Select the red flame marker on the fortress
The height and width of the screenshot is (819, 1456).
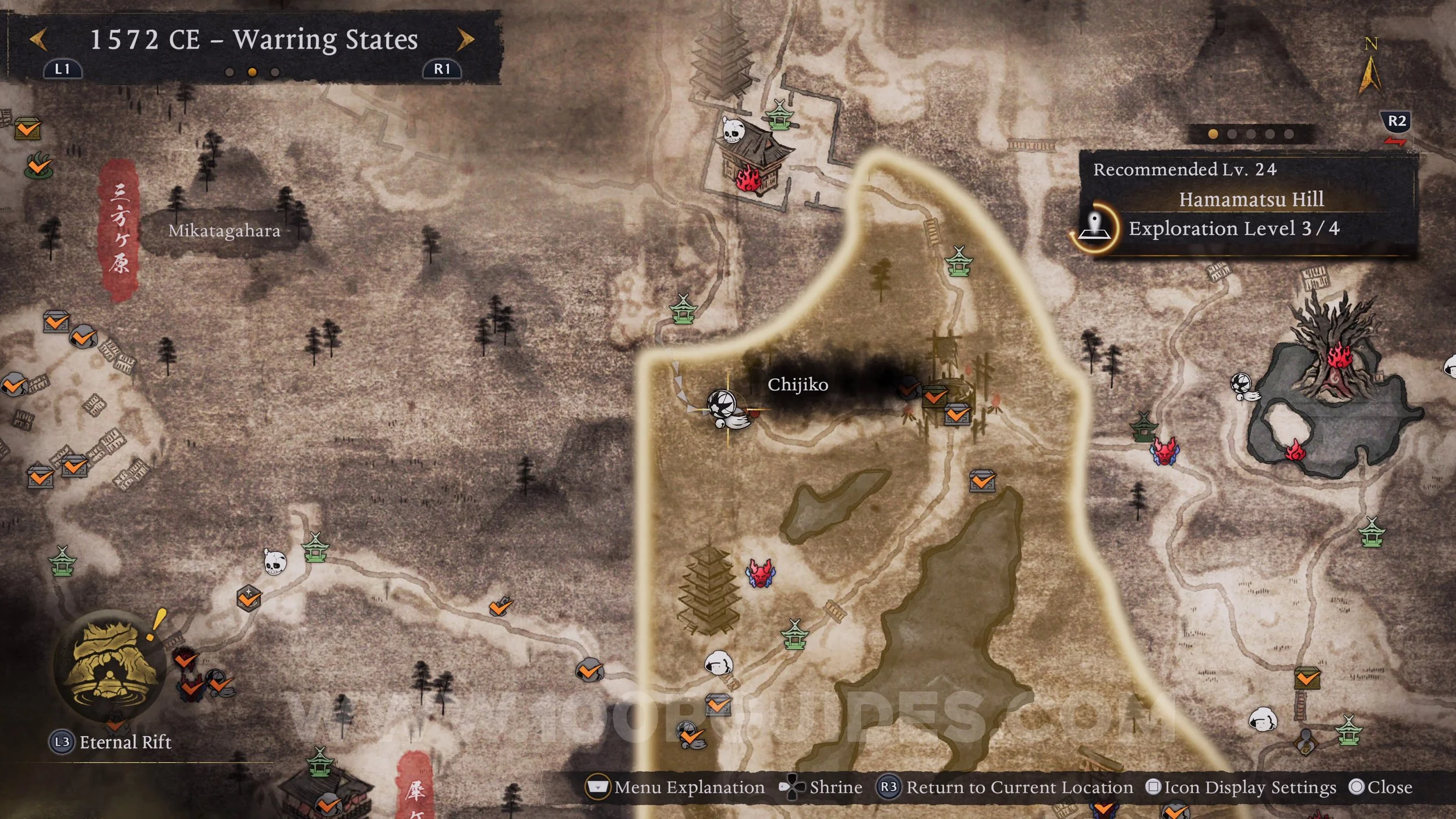[748, 178]
